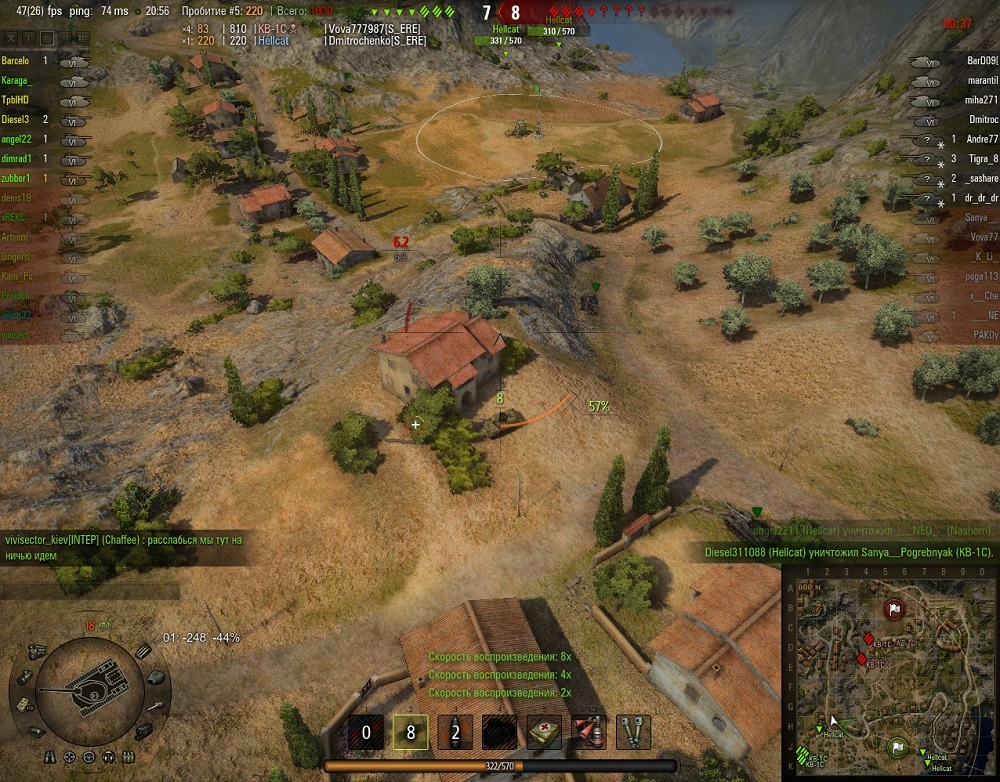Click the commander binoculars crew icon
Screen dimensions: 1000x782
50,757
